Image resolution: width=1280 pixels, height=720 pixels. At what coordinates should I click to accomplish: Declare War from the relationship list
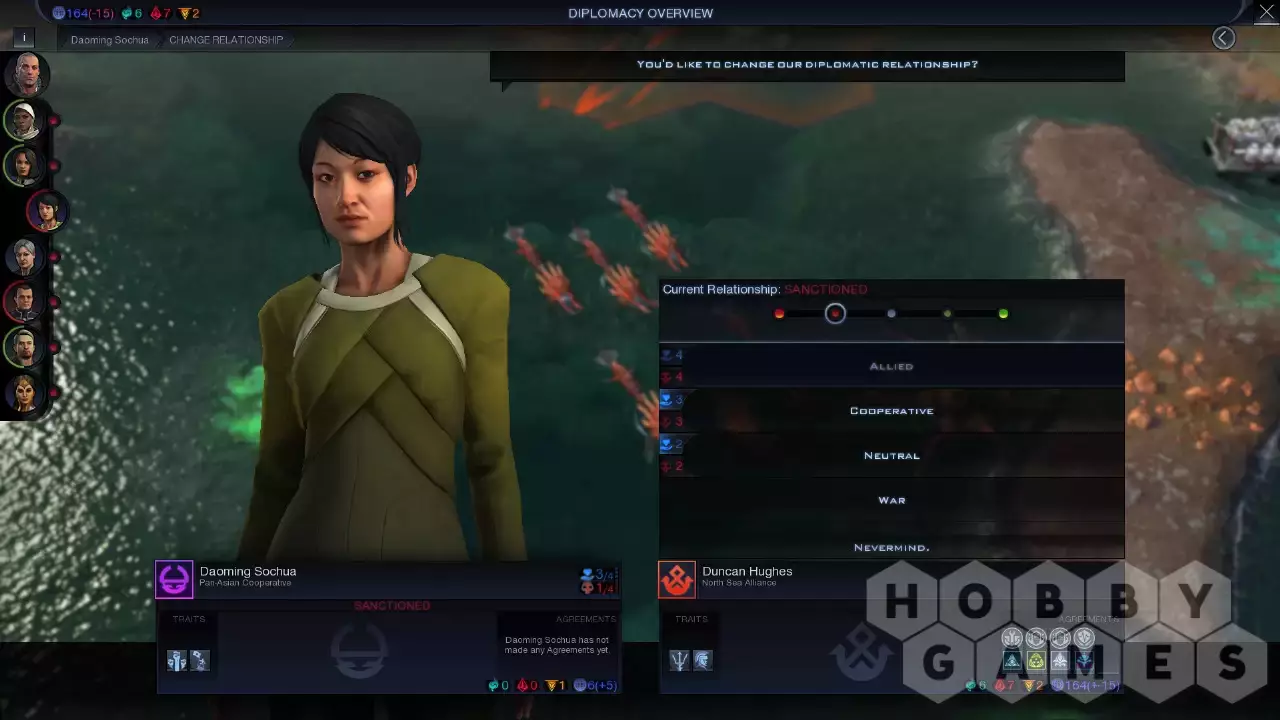[x=891, y=500]
